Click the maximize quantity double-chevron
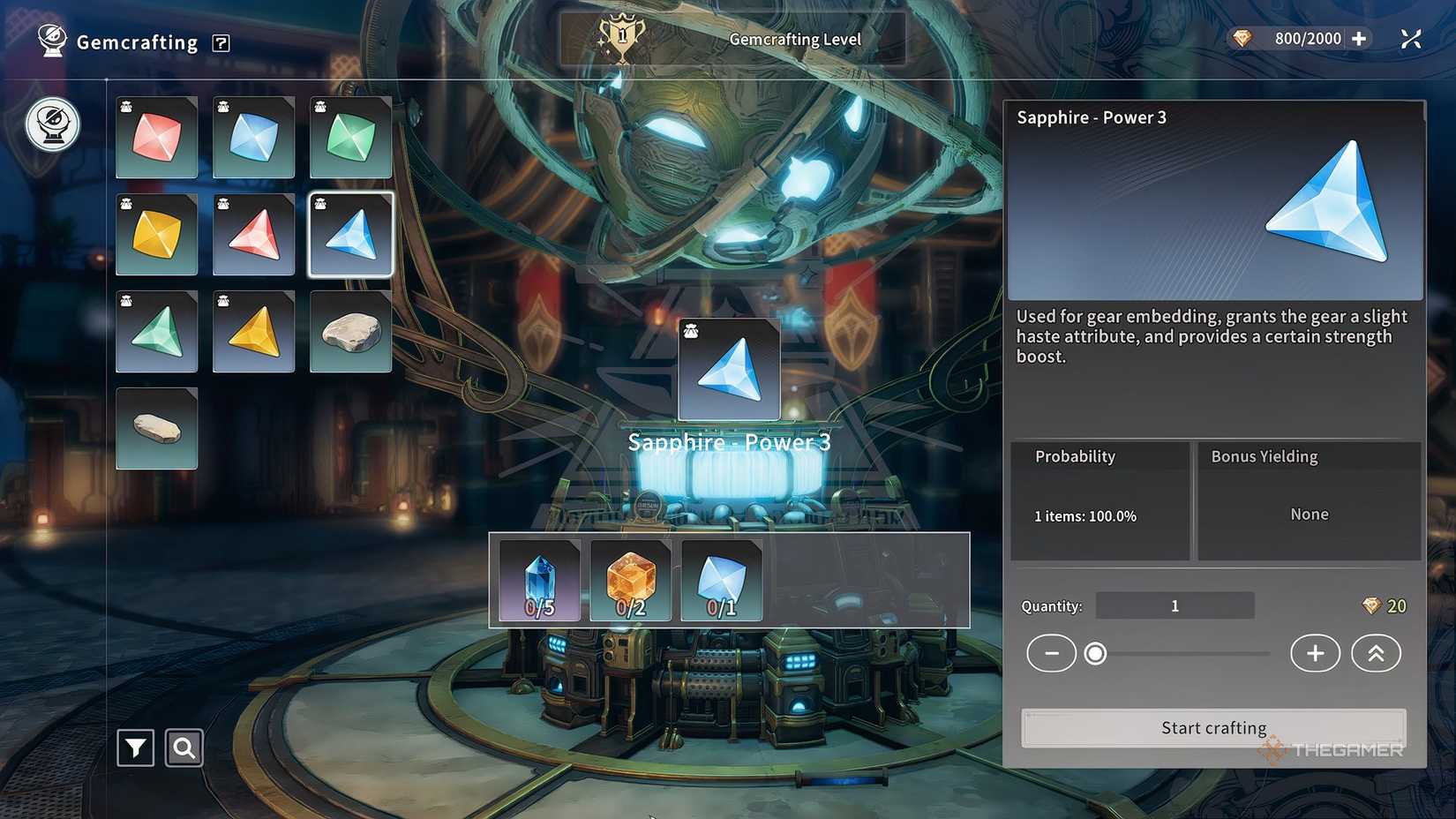The height and width of the screenshot is (819, 1456). [x=1374, y=653]
